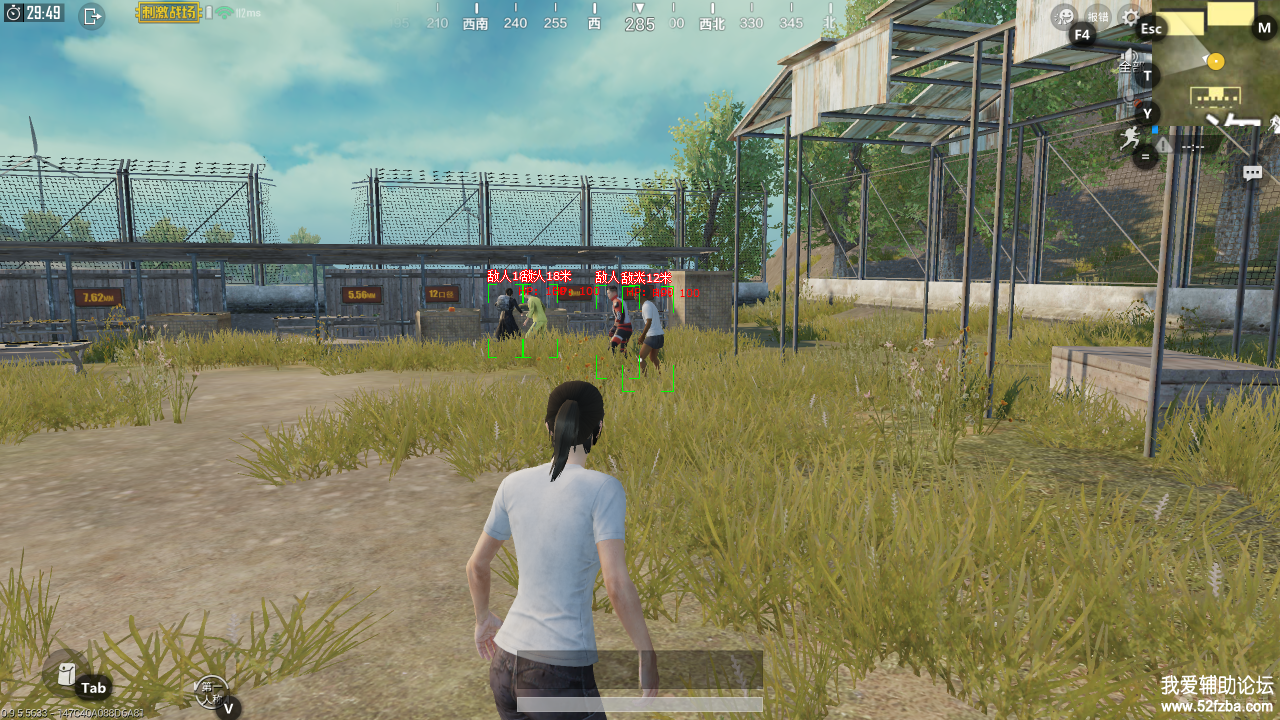Image resolution: width=1280 pixels, height=720 pixels.
Task: Open the backpack inventory
Action: pos(66,674)
